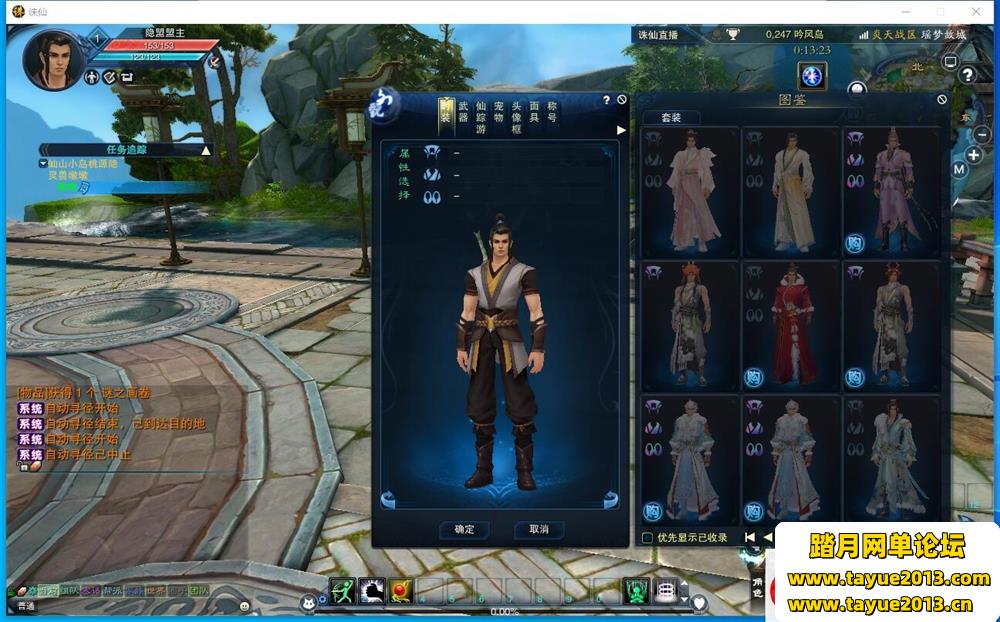Open the 套装 outfit set tab
1000x622 pixels.
(671, 117)
